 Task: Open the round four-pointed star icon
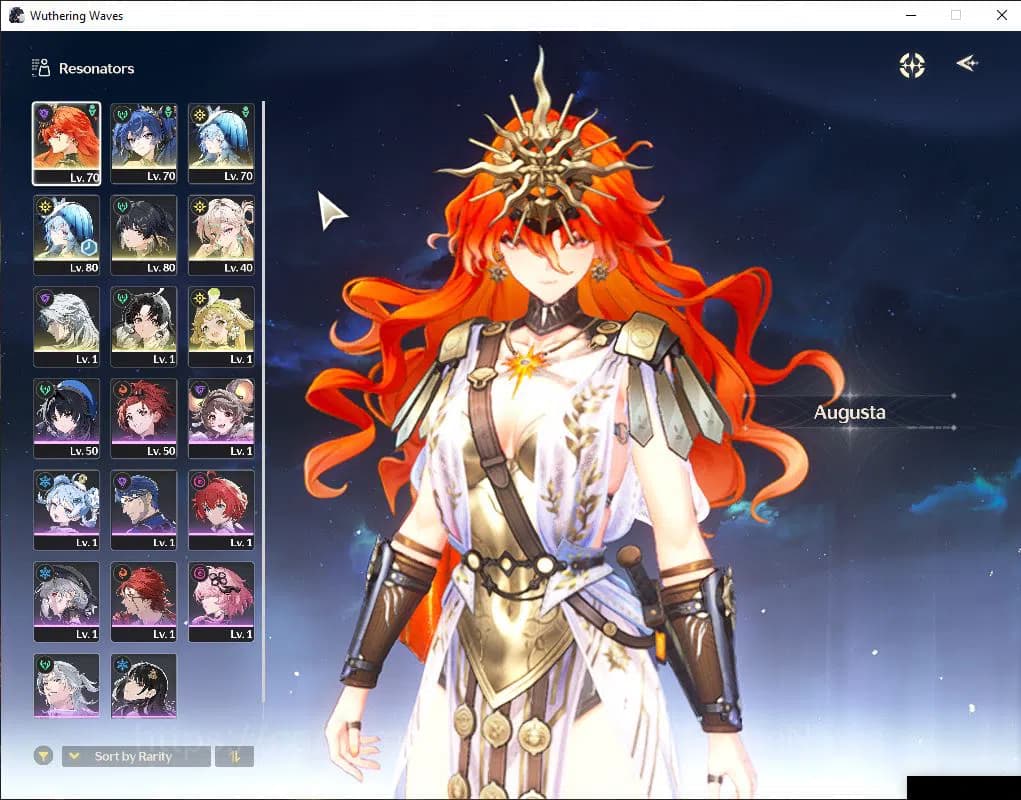tap(912, 65)
